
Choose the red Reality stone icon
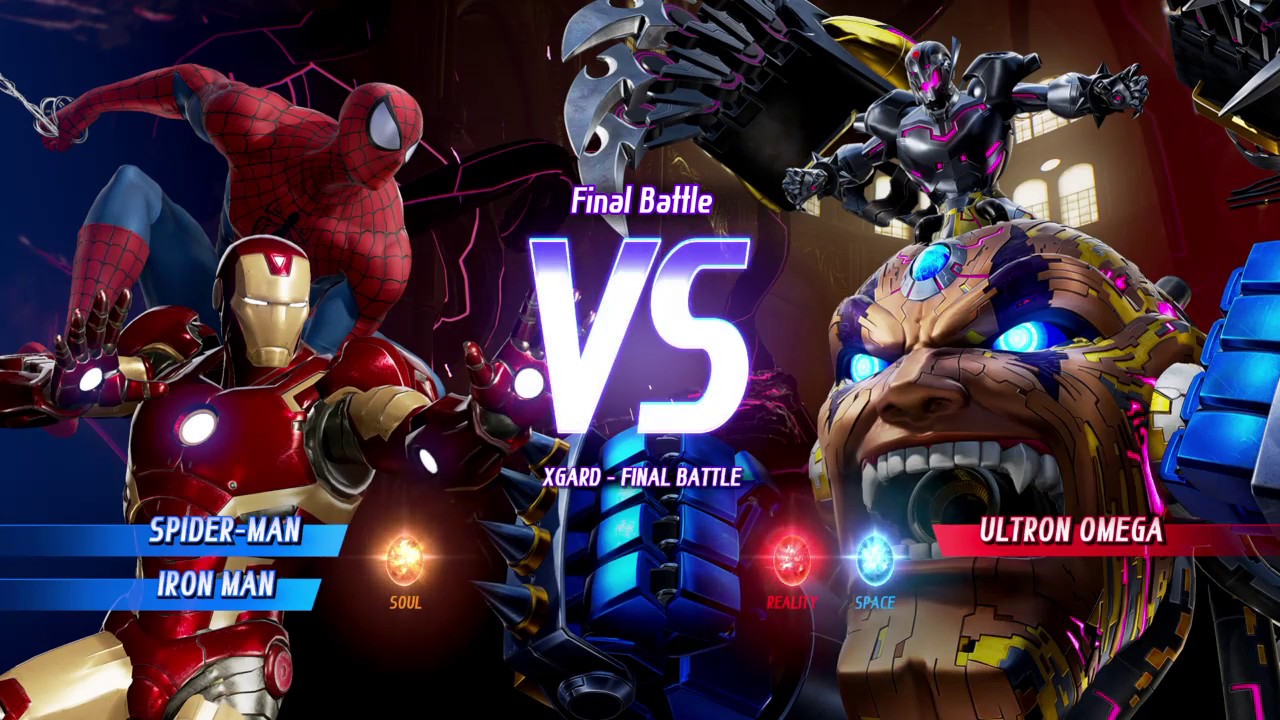coord(791,559)
